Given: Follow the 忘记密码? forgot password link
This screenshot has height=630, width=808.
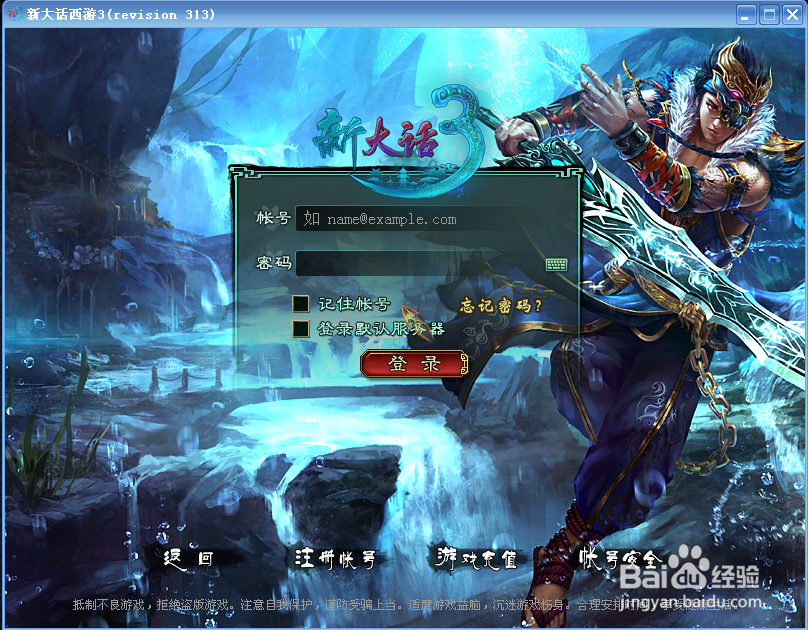Looking at the screenshot, I should pos(500,305).
